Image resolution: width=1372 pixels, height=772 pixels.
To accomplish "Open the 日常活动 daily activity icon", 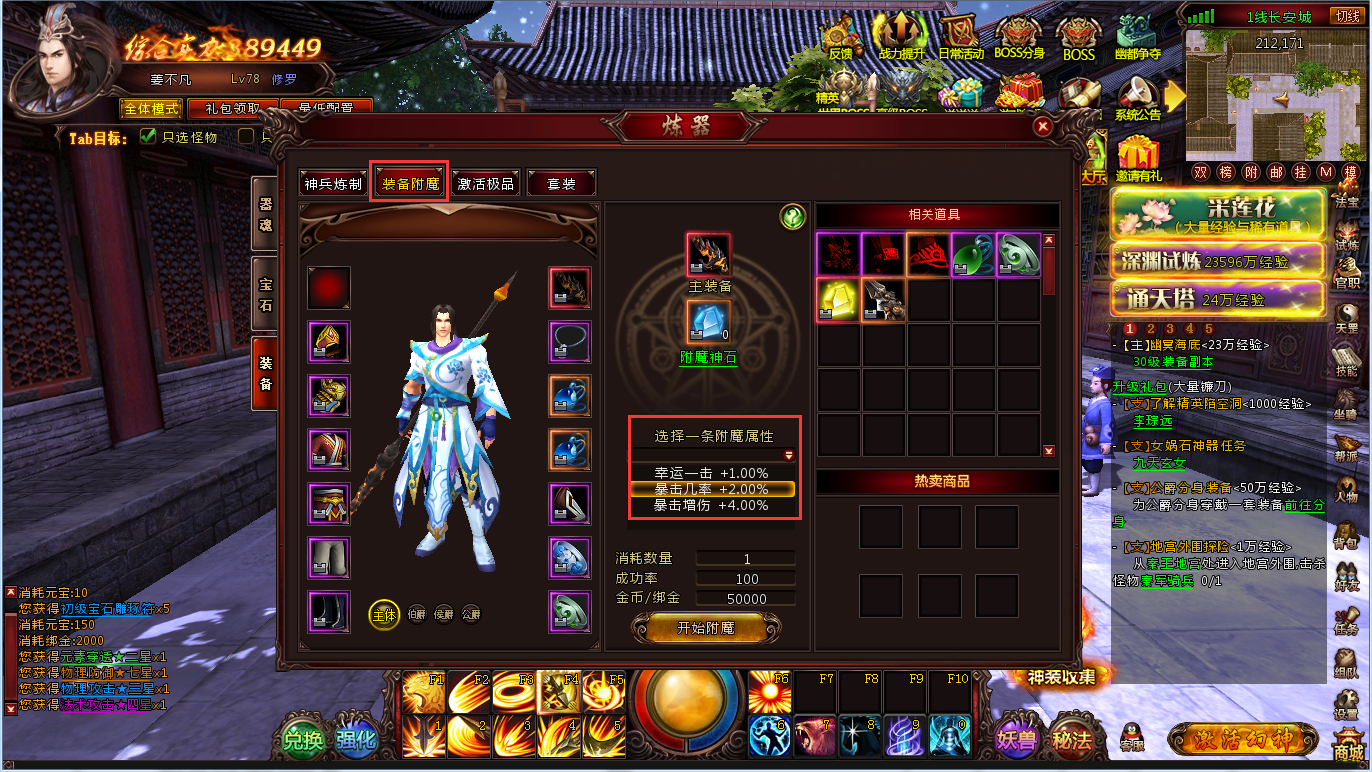I will coord(961,40).
